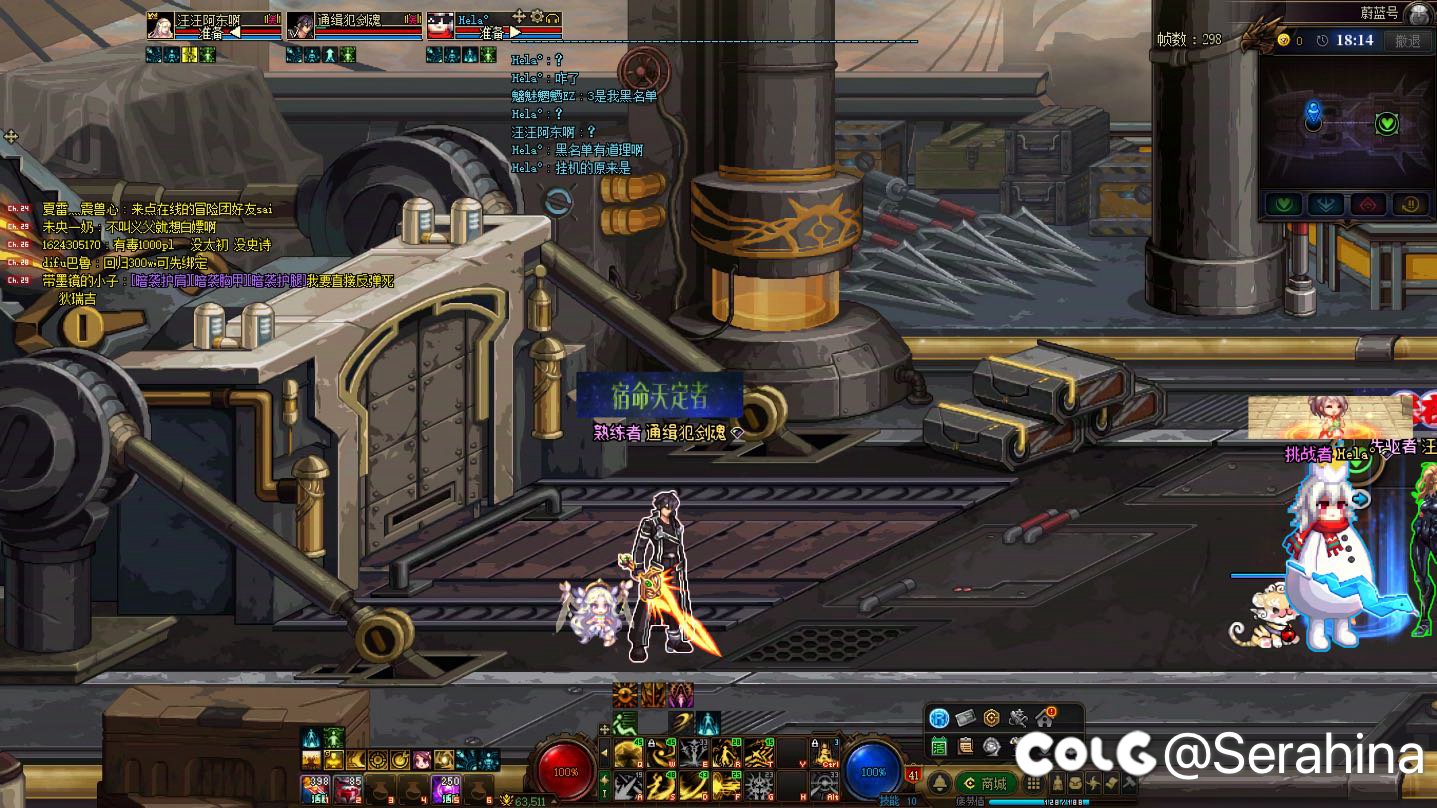Open the 商城 shop
The height and width of the screenshot is (808, 1437).
pos(984,783)
